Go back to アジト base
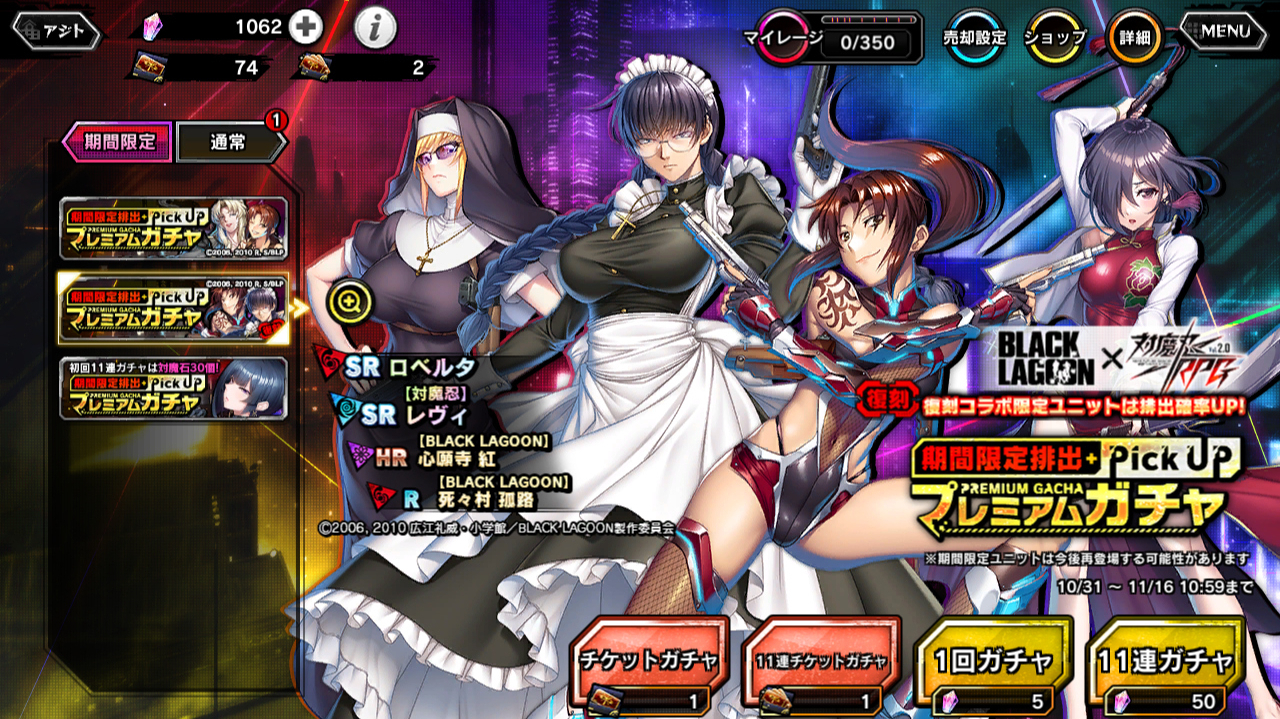This screenshot has height=719, width=1280. (x=56, y=31)
